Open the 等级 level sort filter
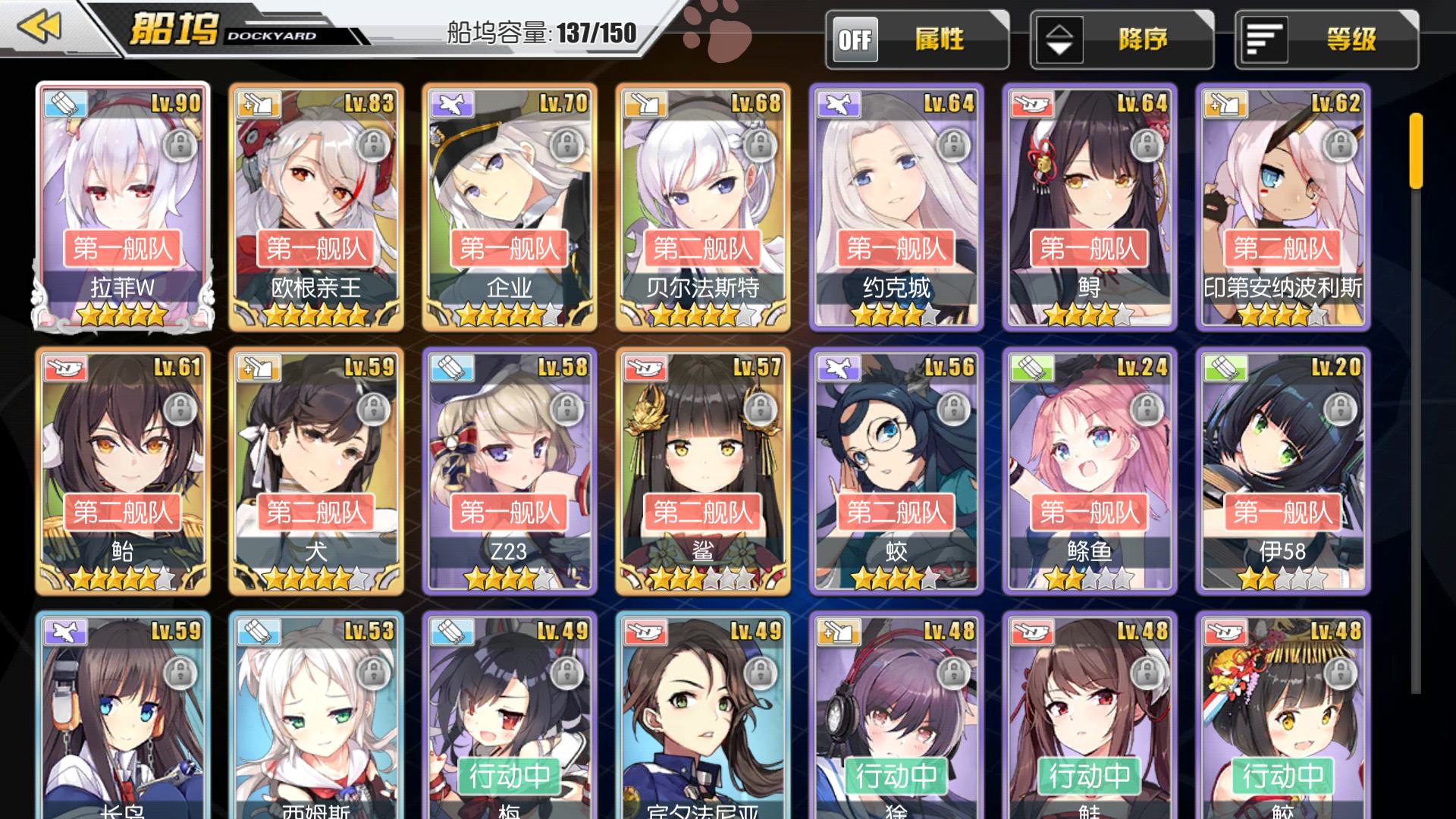The height and width of the screenshot is (819, 1456). [x=1326, y=39]
